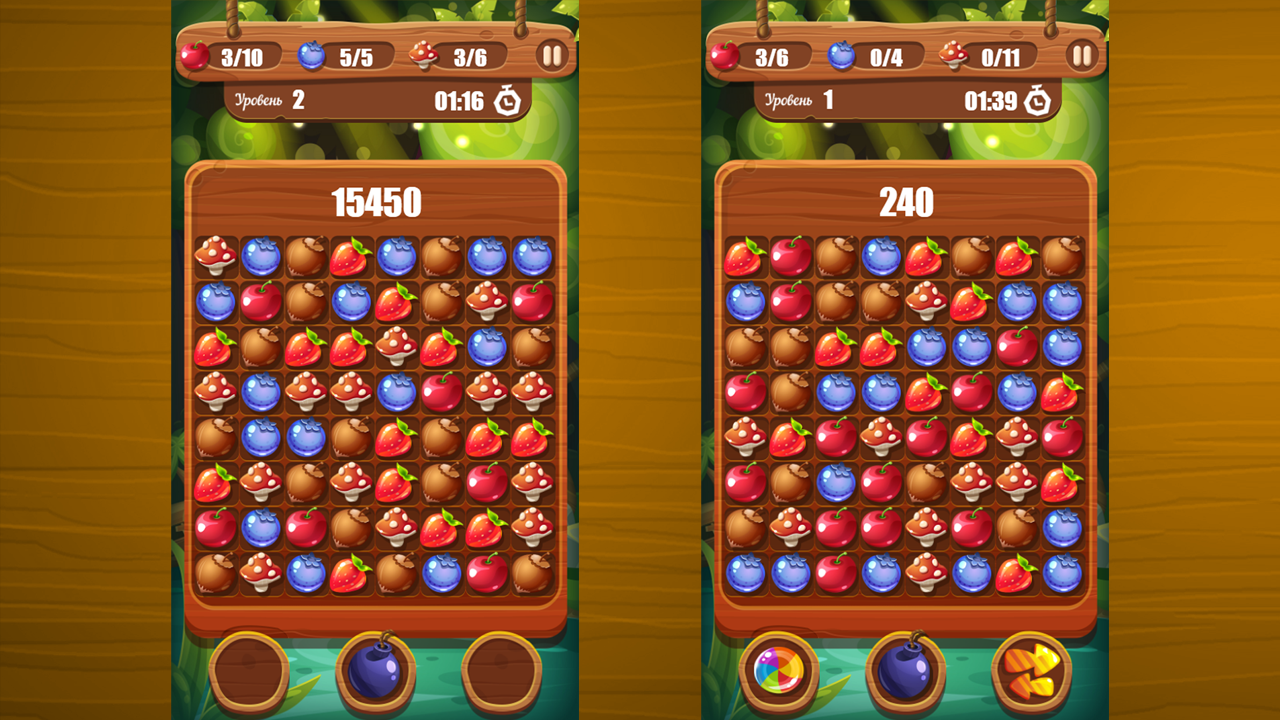Screen dimensions: 1280x720
Task: Tap the shuffle arrows booster
Action: click(1026, 674)
